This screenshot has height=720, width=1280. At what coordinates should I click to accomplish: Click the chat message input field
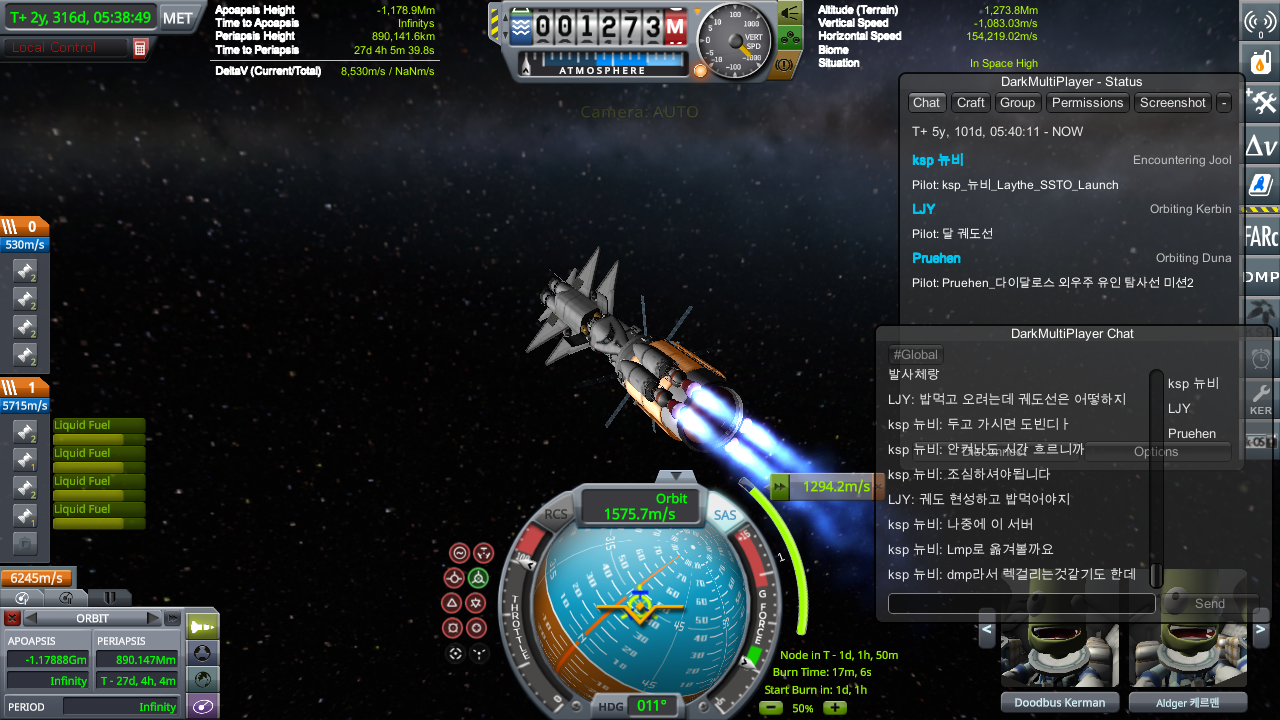(1021, 604)
